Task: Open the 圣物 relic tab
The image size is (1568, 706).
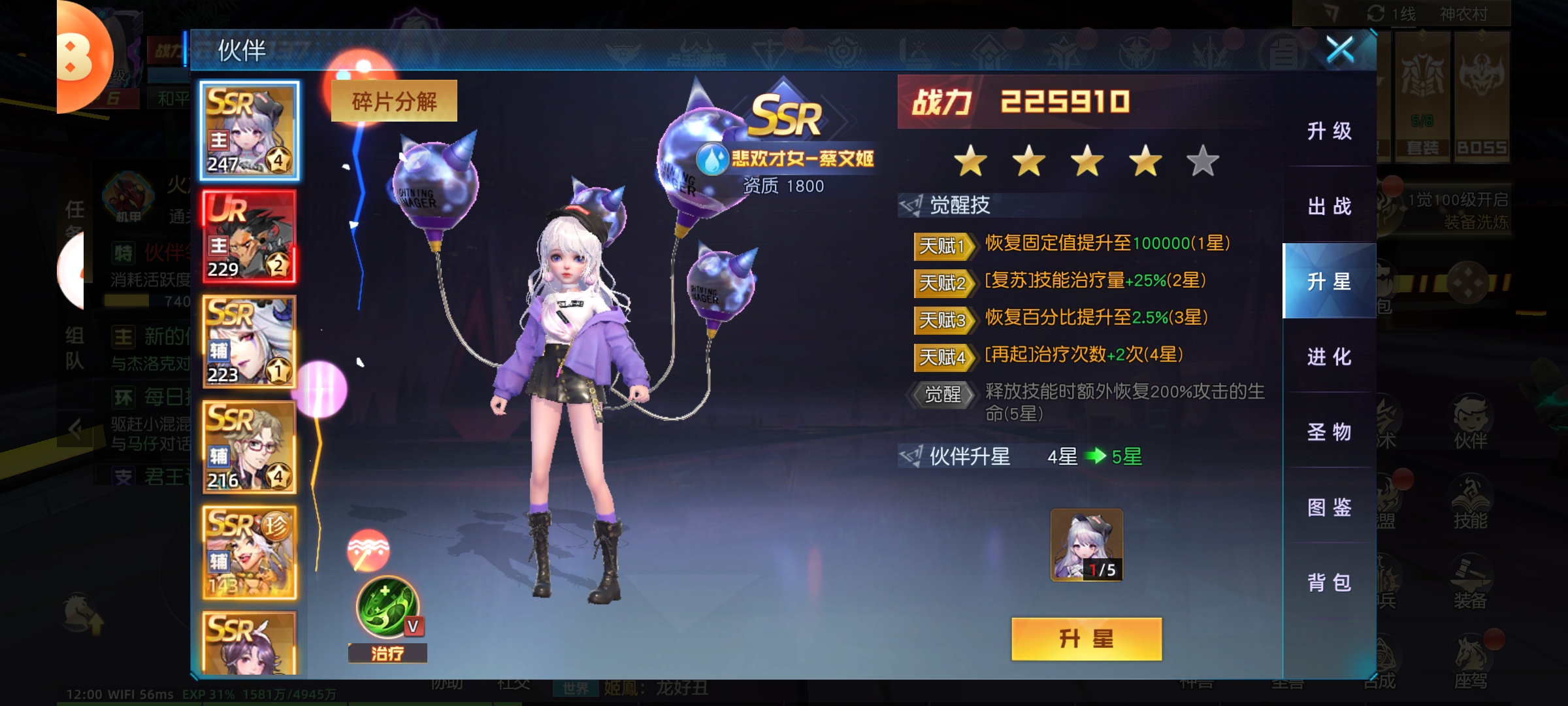Action: (x=1329, y=432)
